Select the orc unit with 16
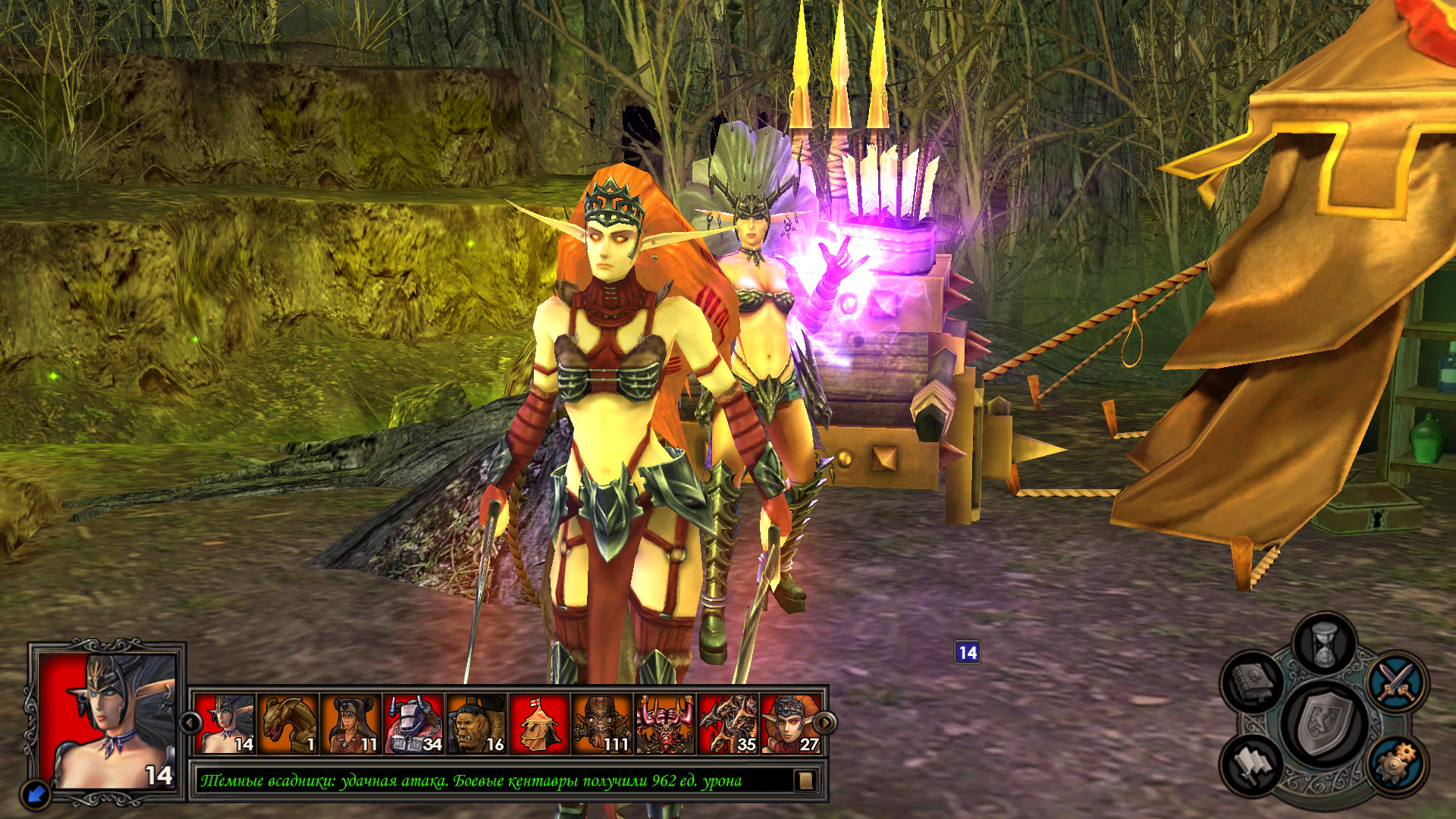 (x=477, y=724)
